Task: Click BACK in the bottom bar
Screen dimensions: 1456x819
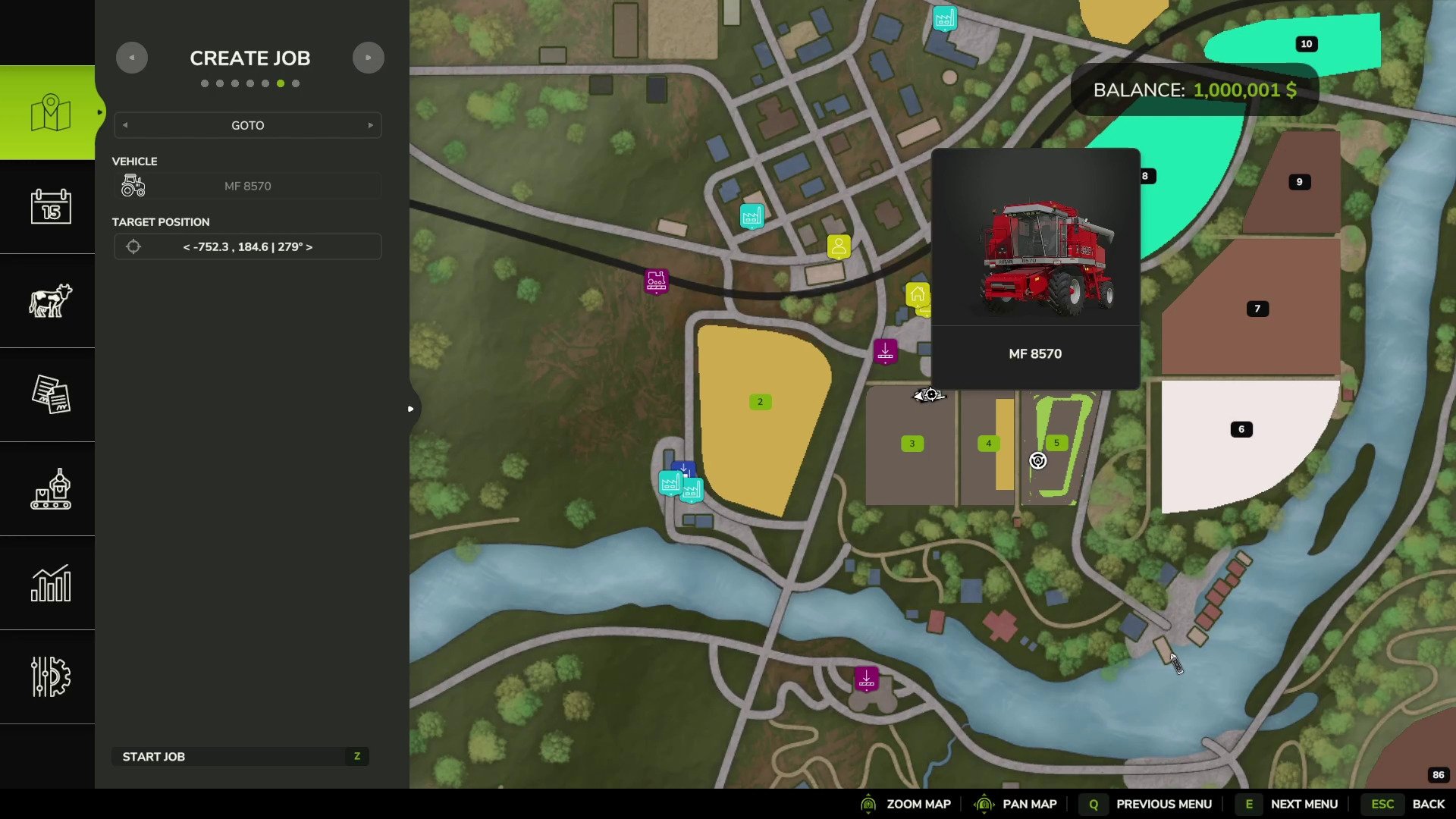Action: click(x=1429, y=803)
